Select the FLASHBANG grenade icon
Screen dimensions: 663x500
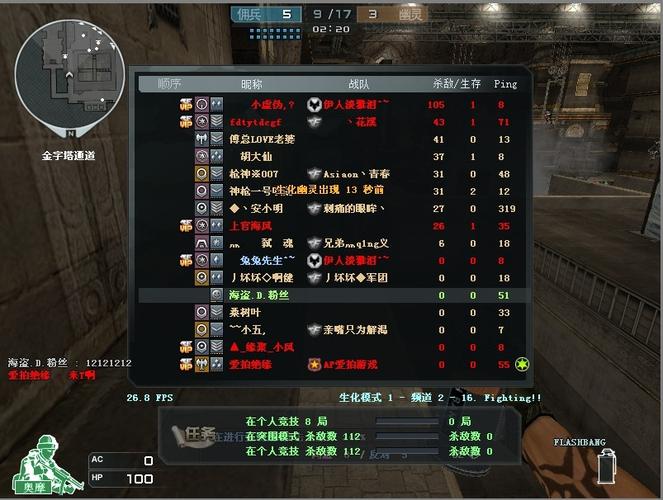606,466
